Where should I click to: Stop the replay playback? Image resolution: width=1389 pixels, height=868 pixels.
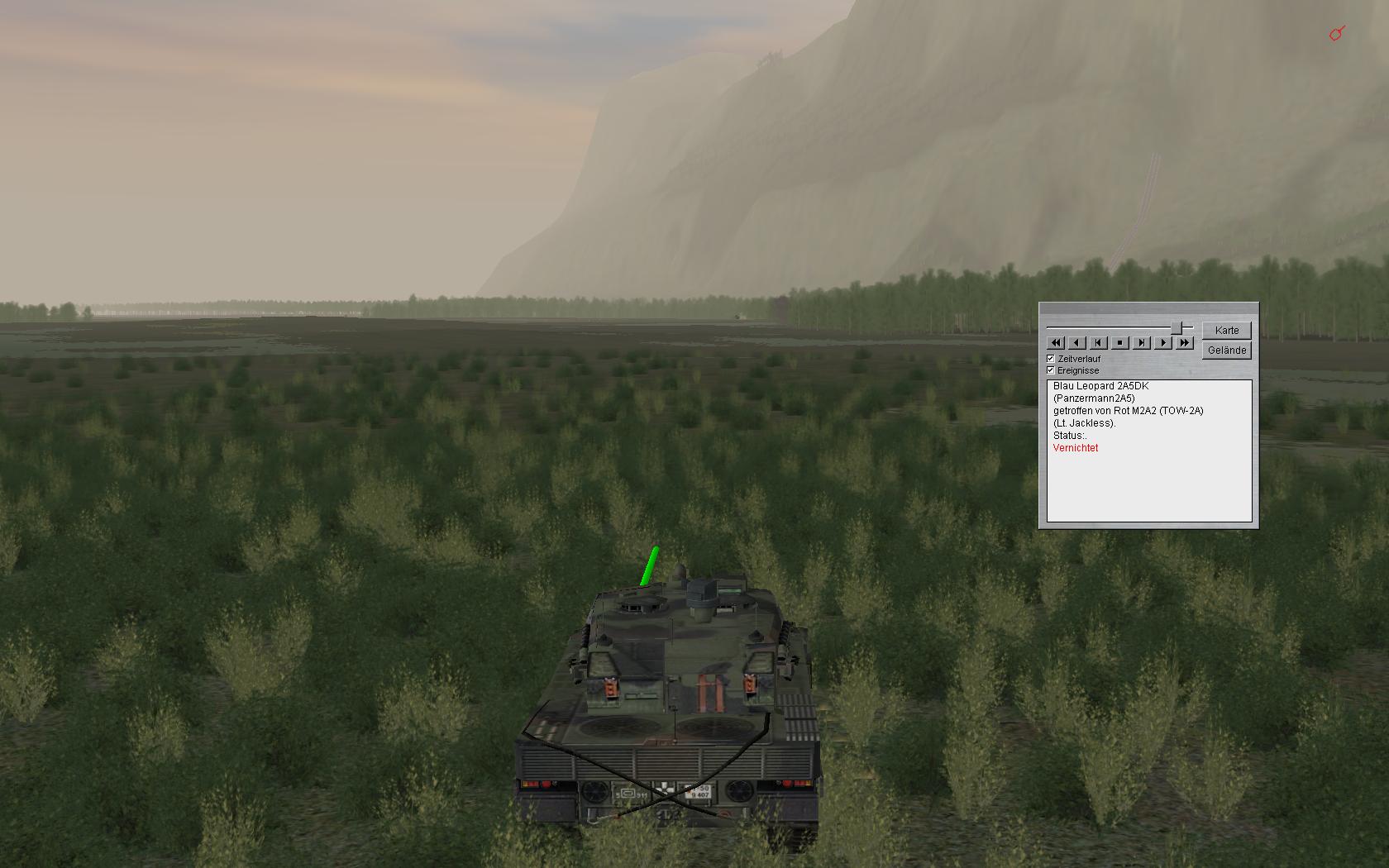(x=1120, y=342)
